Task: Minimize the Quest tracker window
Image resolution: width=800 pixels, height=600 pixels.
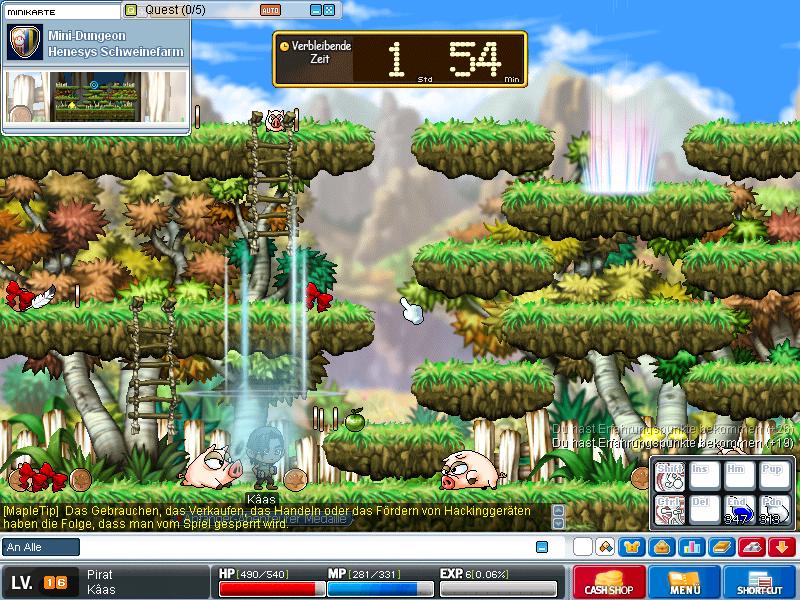Action: click(x=315, y=10)
